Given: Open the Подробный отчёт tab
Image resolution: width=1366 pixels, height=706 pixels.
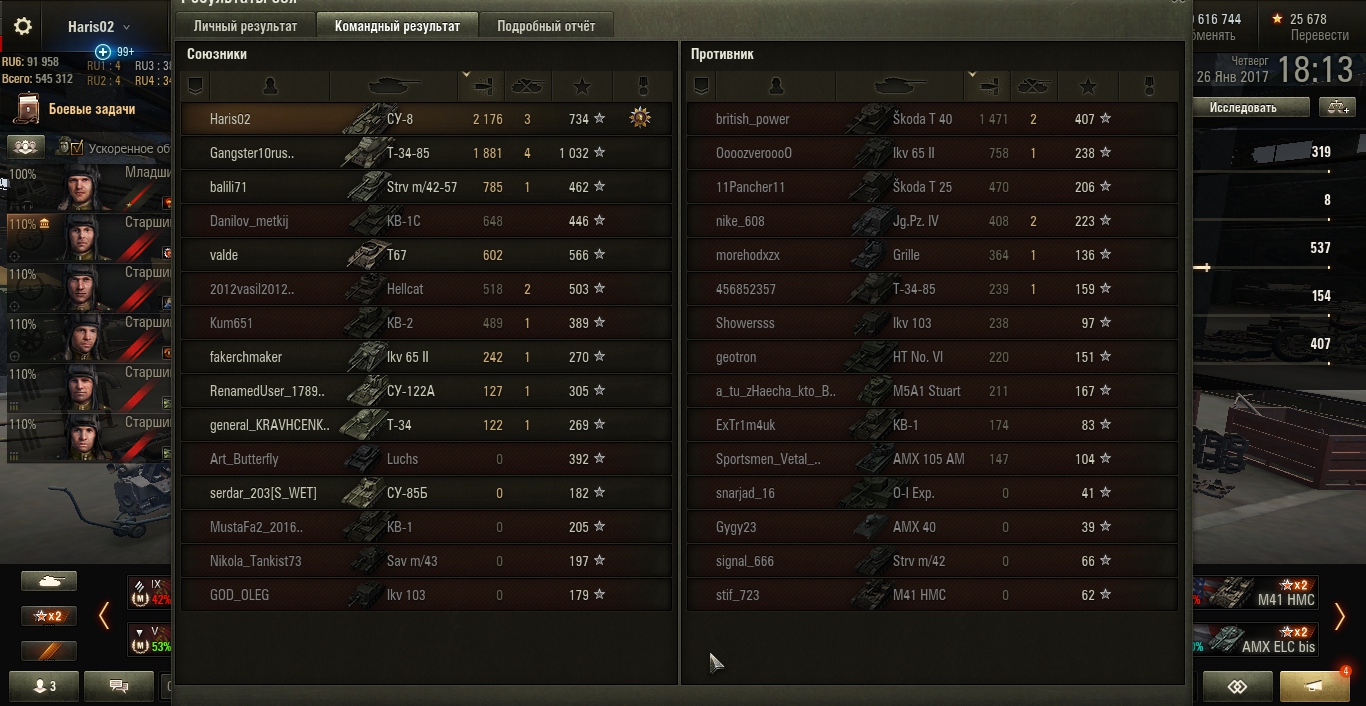Looking at the screenshot, I should click(546, 26).
